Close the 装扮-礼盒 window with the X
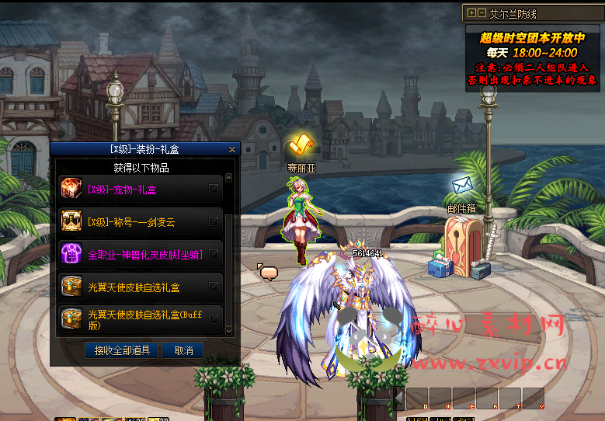Image resolution: width=605 pixels, height=421 pixels. coord(232,149)
